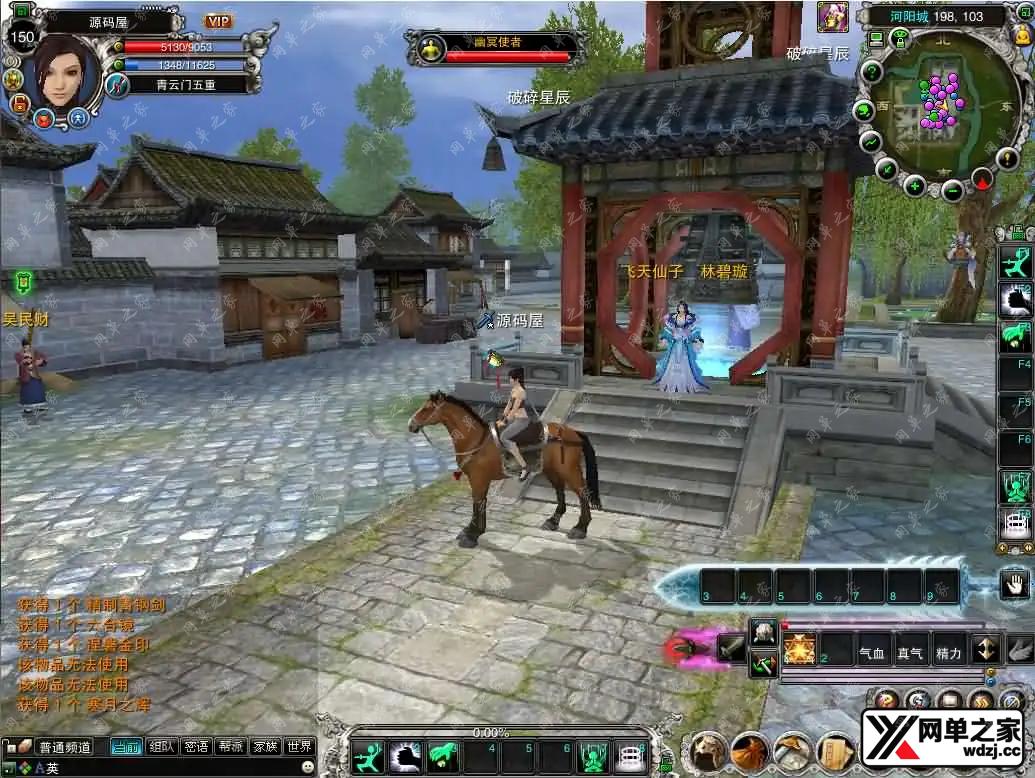Click the minimap zoom-out minus button
The height and width of the screenshot is (778, 1035).
(x=953, y=190)
